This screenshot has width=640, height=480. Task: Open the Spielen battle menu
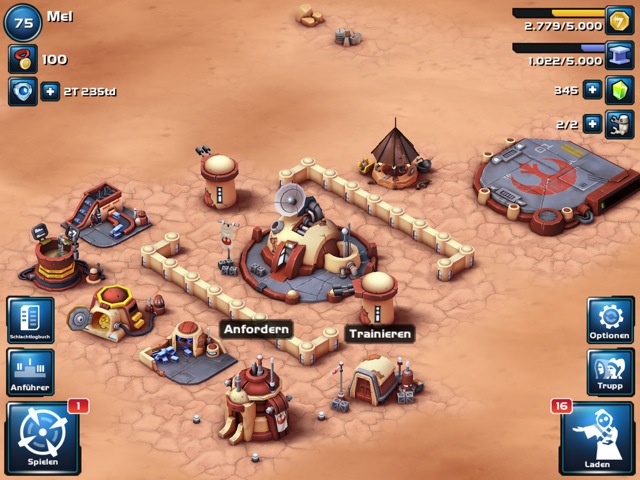(x=42, y=437)
